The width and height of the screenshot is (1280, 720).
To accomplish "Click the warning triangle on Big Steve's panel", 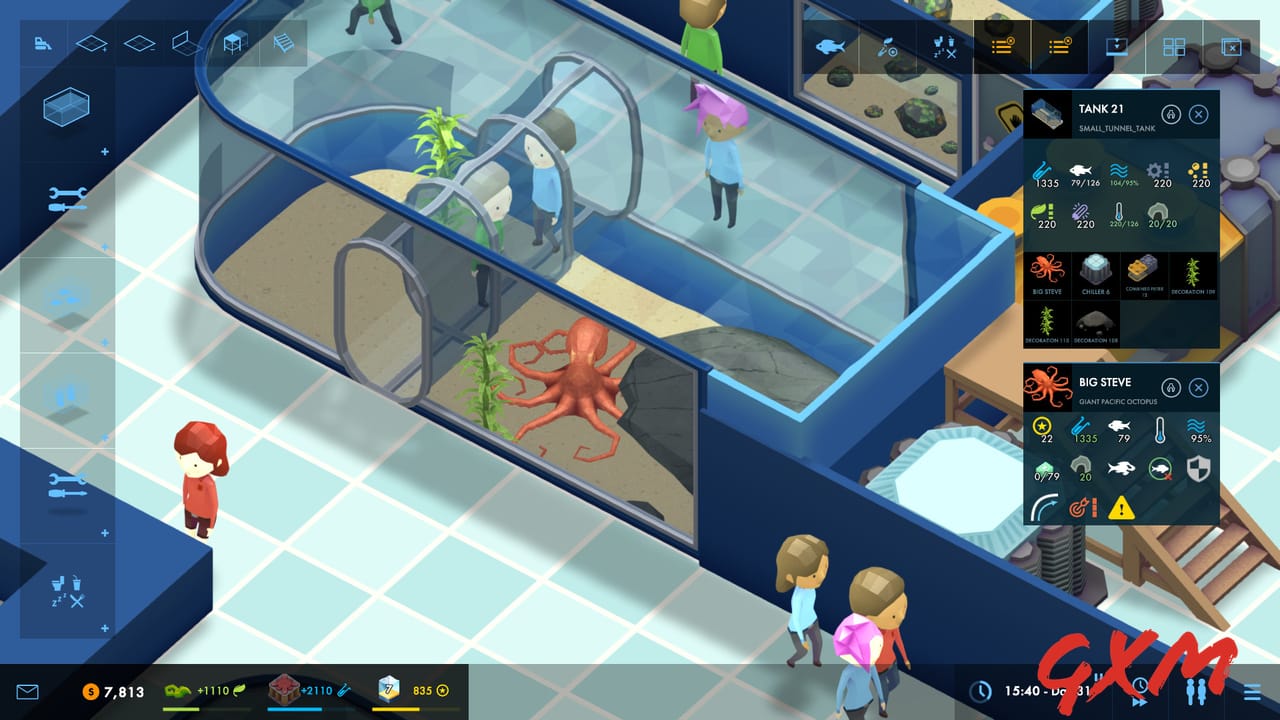I will [x=1120, y=508].
